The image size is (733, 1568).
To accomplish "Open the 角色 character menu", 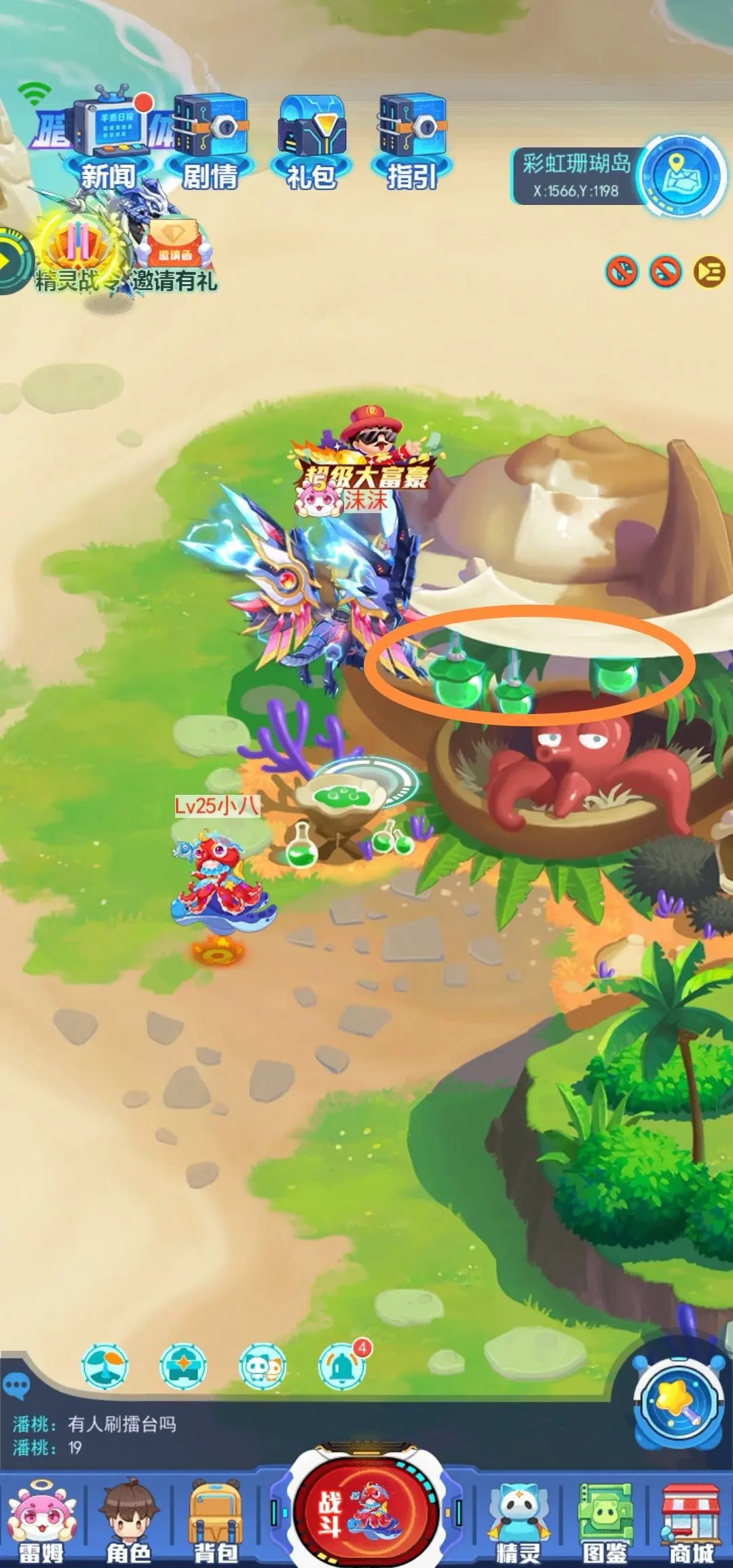I will click(128, 1524).
